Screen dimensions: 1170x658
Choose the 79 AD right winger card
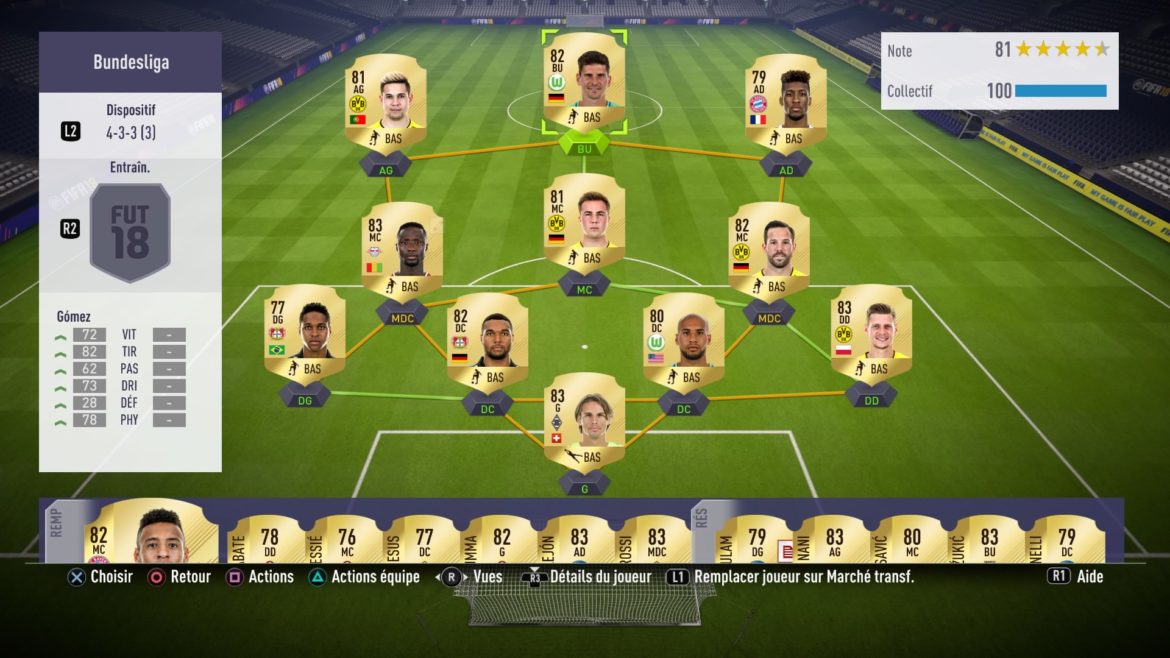[x=785, y=103]
